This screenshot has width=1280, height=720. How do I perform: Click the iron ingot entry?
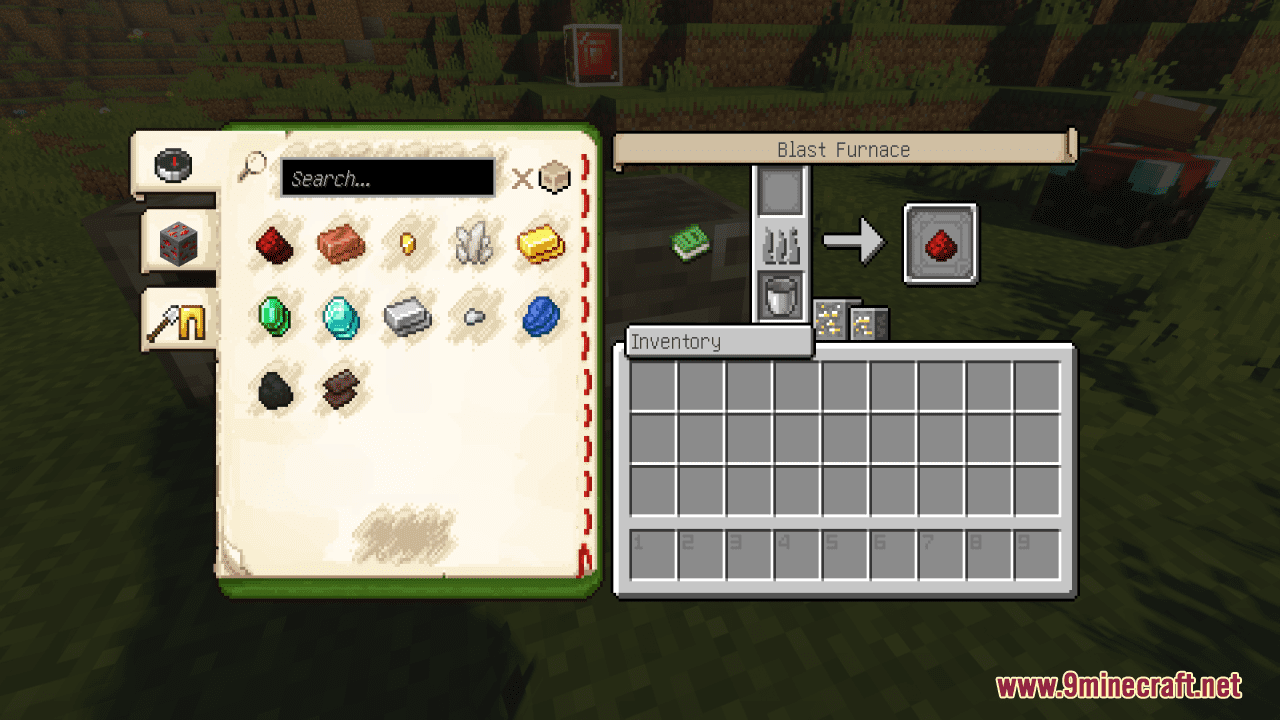coord(408,317)
